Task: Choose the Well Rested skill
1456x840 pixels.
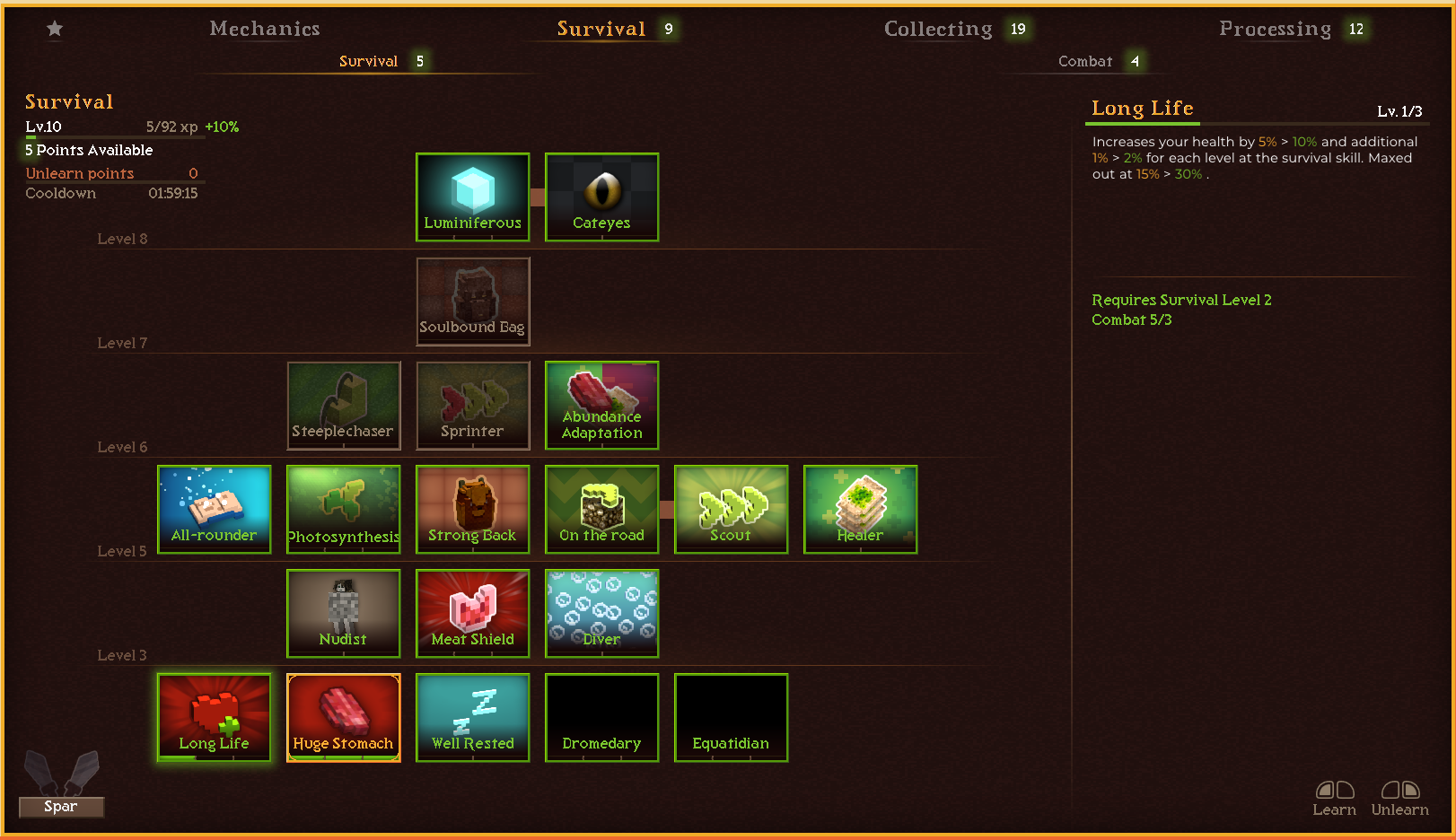Action: 473,718
